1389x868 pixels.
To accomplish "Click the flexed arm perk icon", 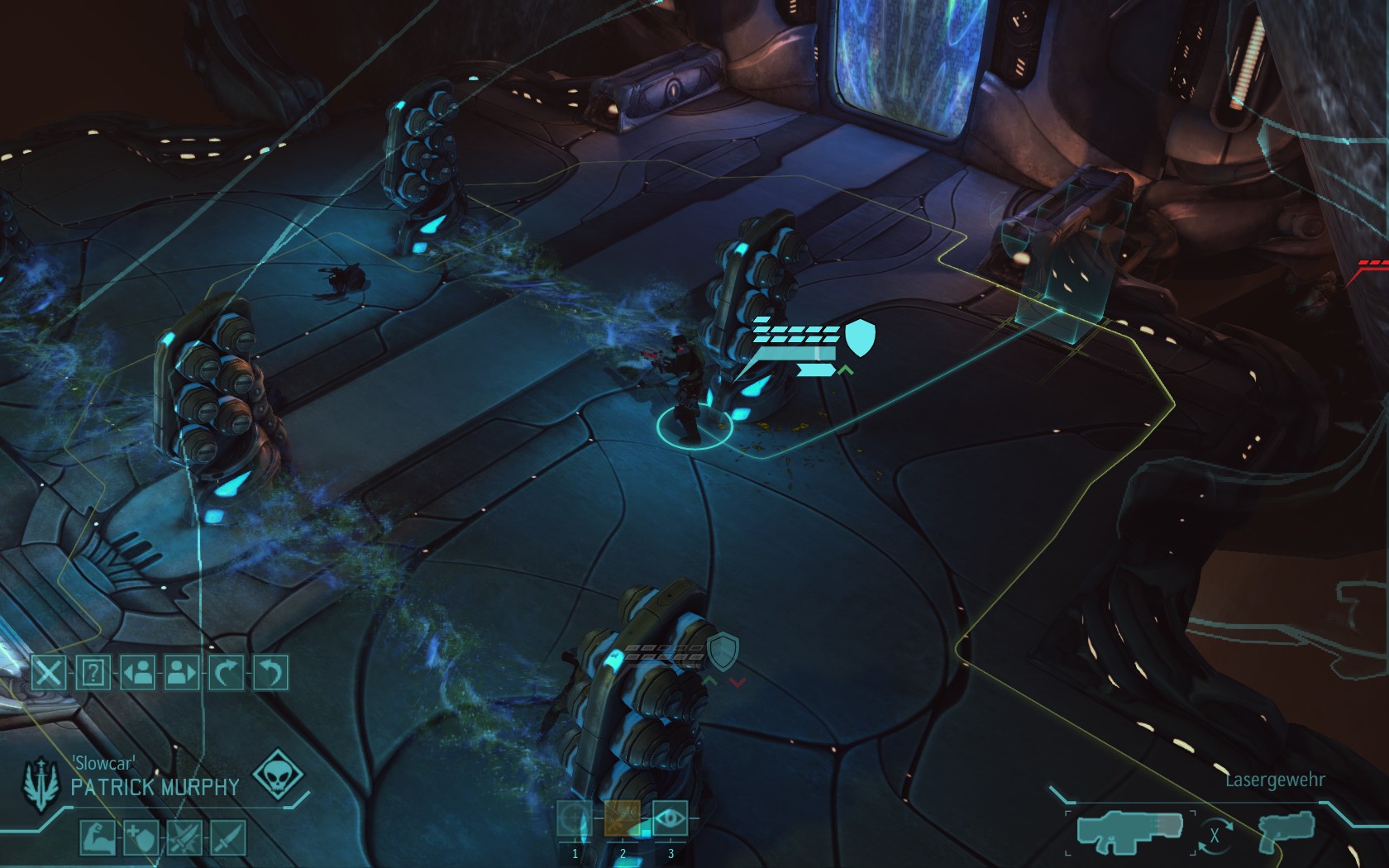I will [x=96, y=838].
